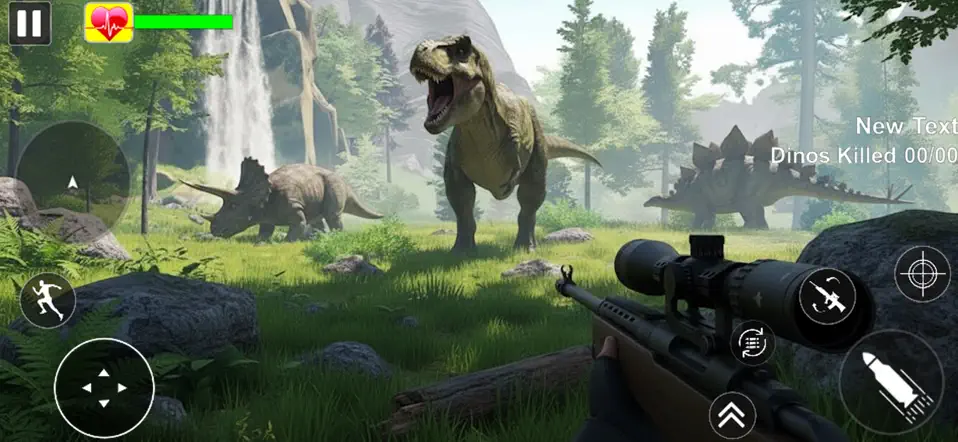Jump using the double chevron up button
958x442 pixels.
[732, 414]
